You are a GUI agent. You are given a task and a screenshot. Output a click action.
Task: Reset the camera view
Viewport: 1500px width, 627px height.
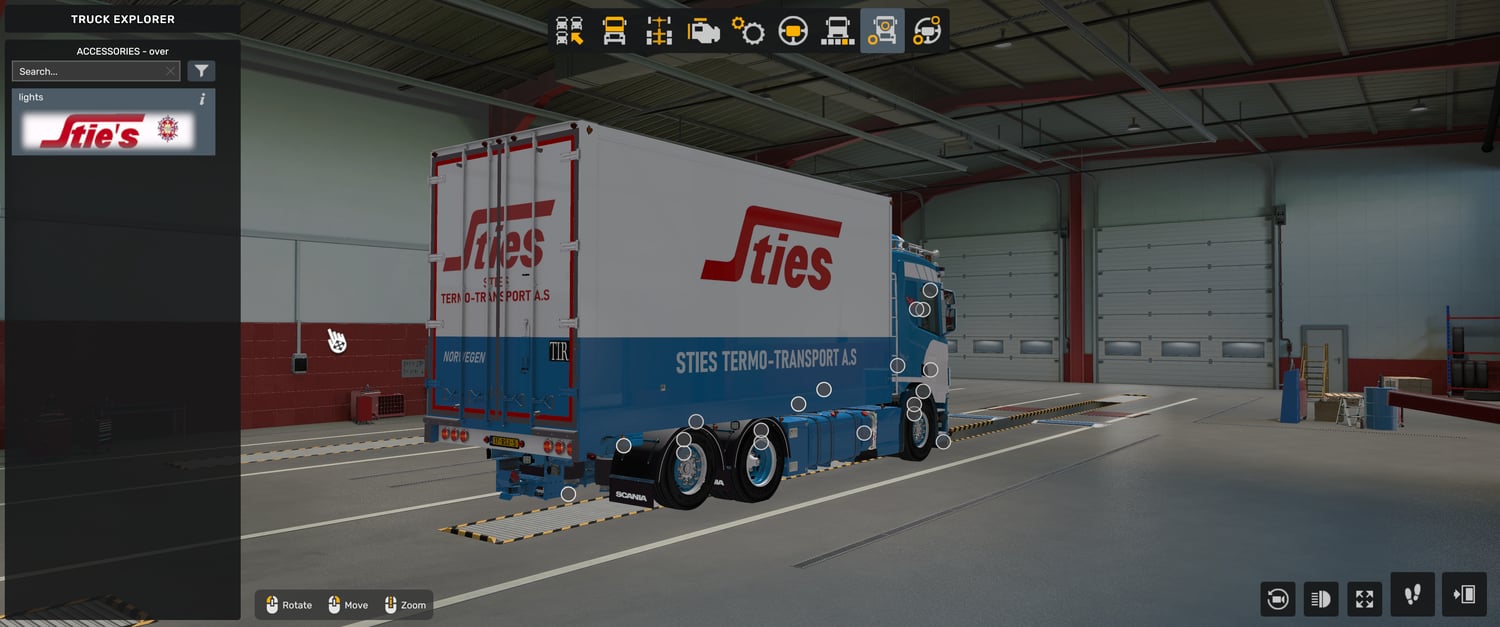coord(1277,599)
